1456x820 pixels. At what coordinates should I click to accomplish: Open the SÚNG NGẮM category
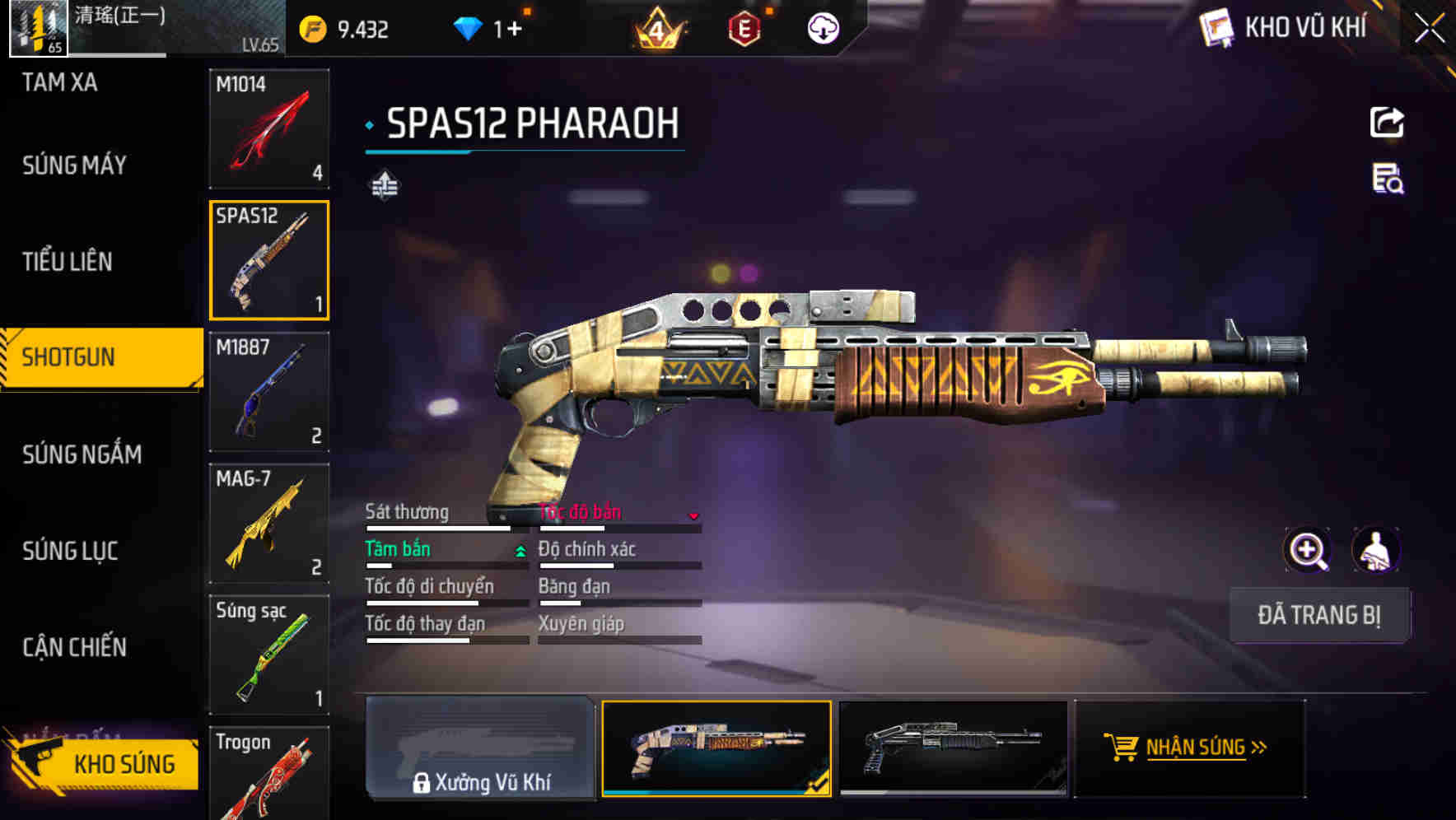82,454
